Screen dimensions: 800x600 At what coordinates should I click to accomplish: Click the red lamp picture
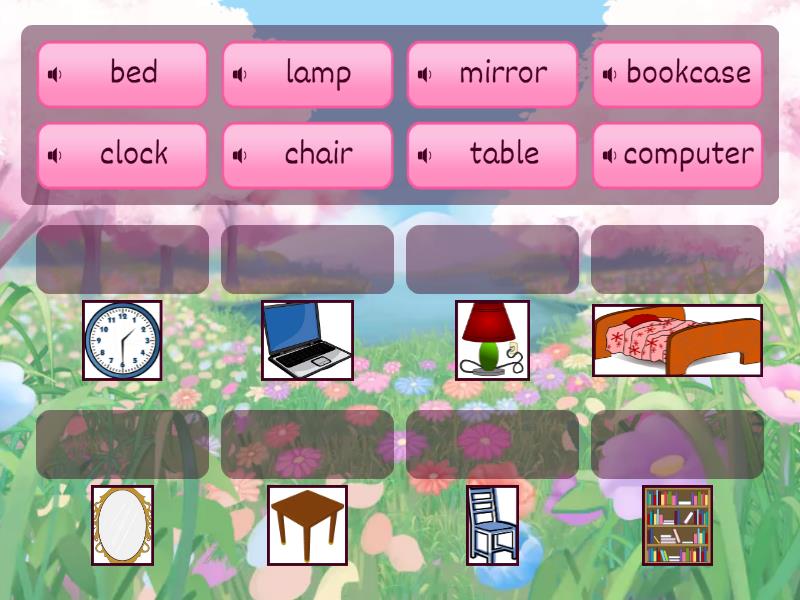click(492, 340)
